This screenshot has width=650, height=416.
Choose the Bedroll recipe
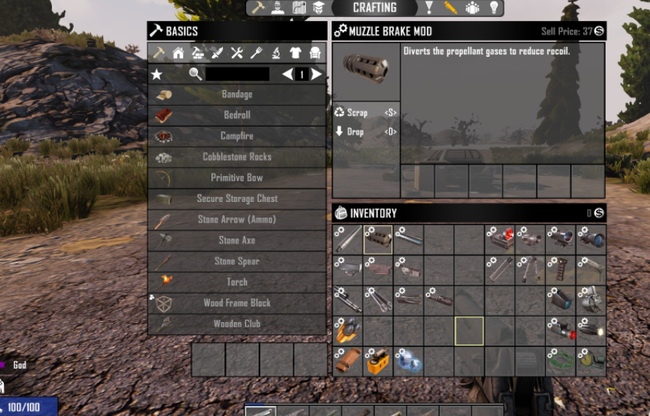[x=237, y=115]
